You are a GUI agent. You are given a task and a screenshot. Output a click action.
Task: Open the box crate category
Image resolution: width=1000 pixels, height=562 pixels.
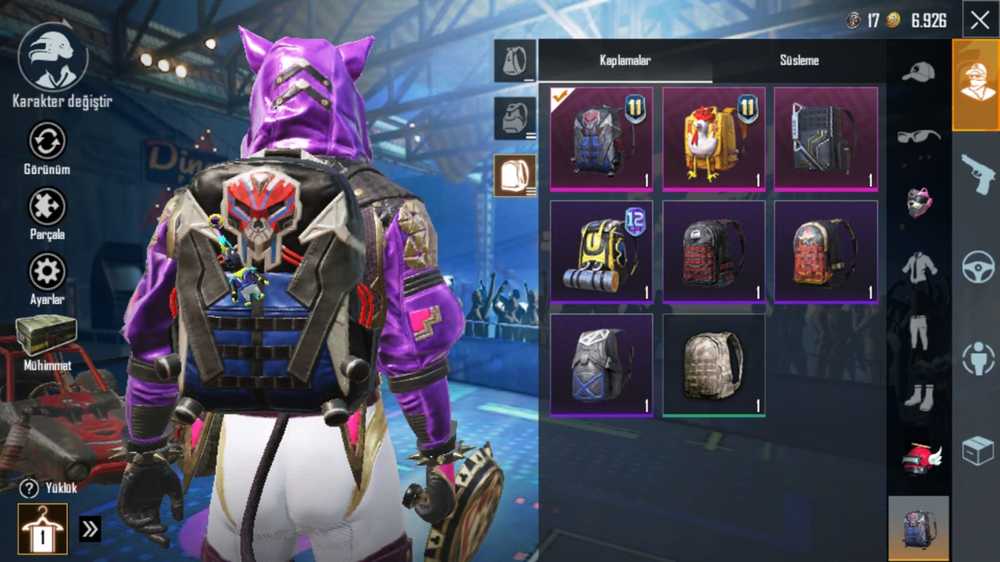[x=977, y=451]
